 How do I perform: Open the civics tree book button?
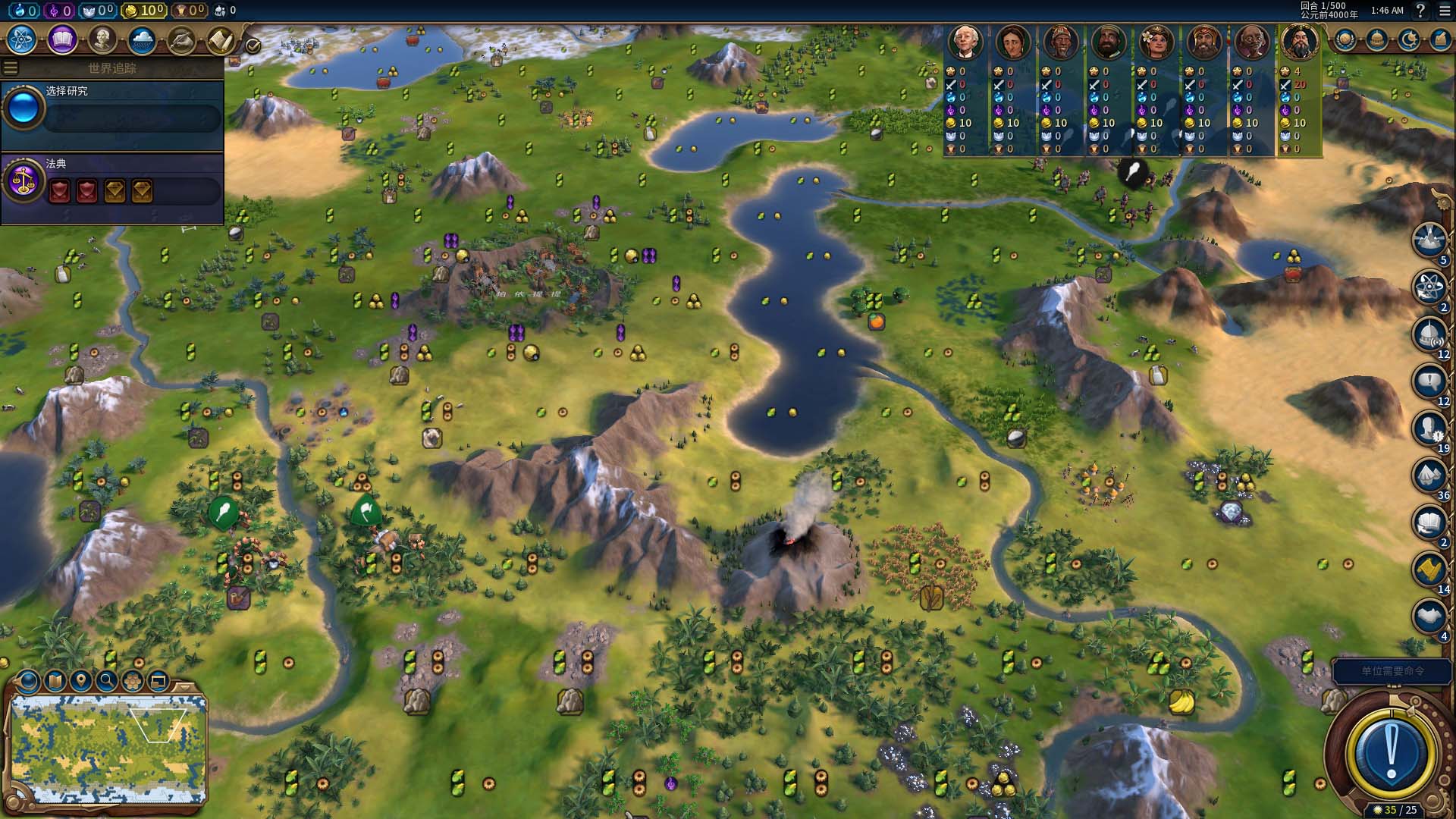(62, 39)
